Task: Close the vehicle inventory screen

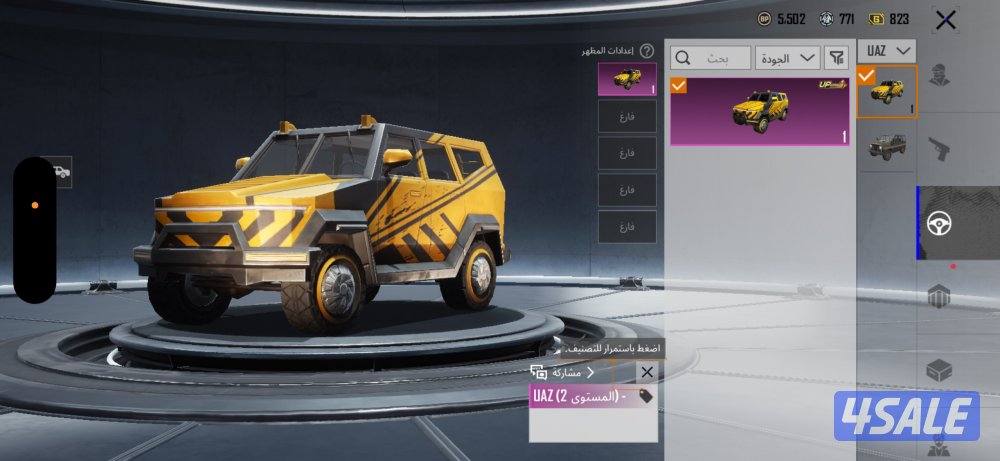Action: point(943,19)
